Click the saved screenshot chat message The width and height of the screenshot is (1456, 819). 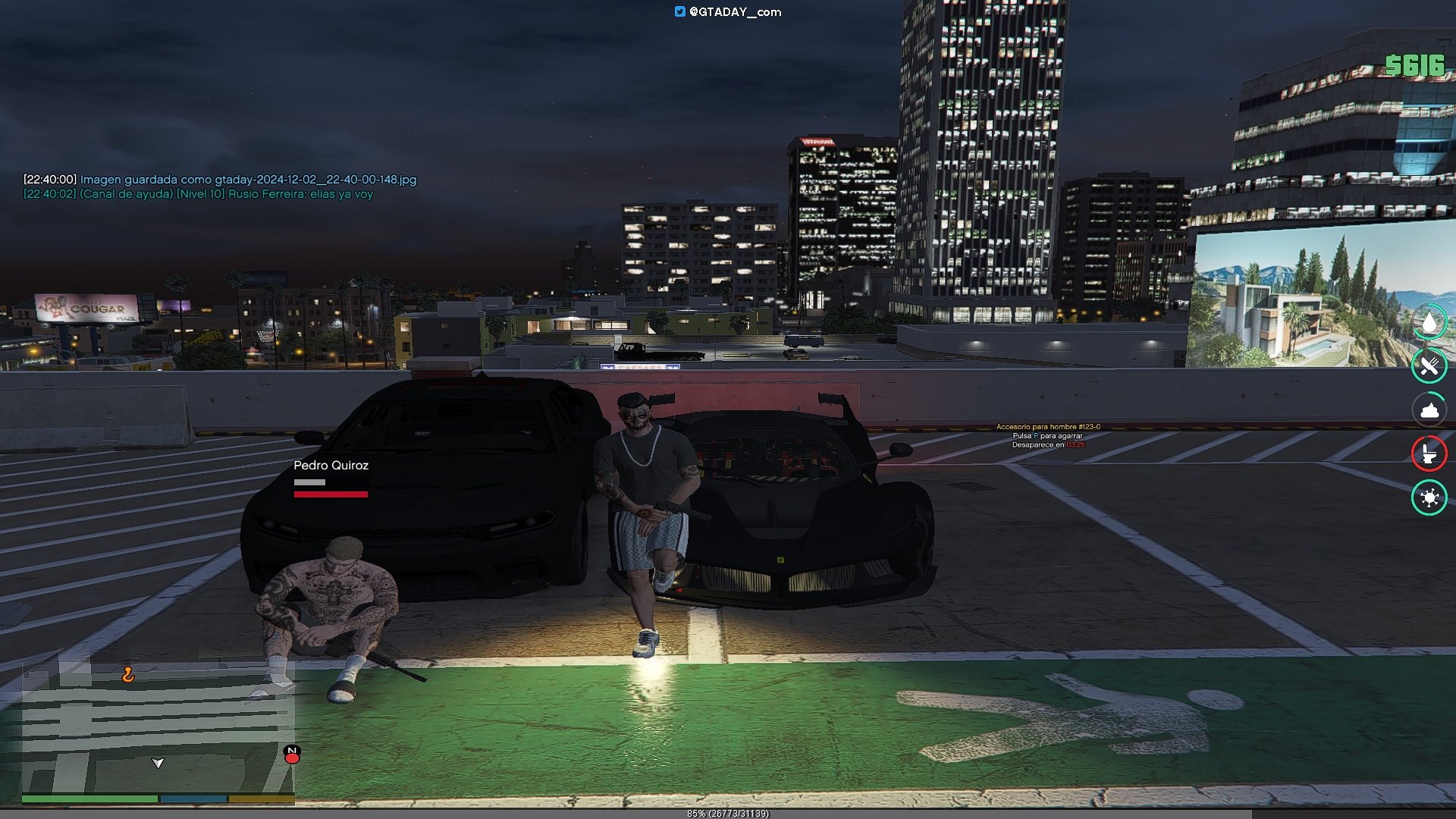tap(220, 180)
